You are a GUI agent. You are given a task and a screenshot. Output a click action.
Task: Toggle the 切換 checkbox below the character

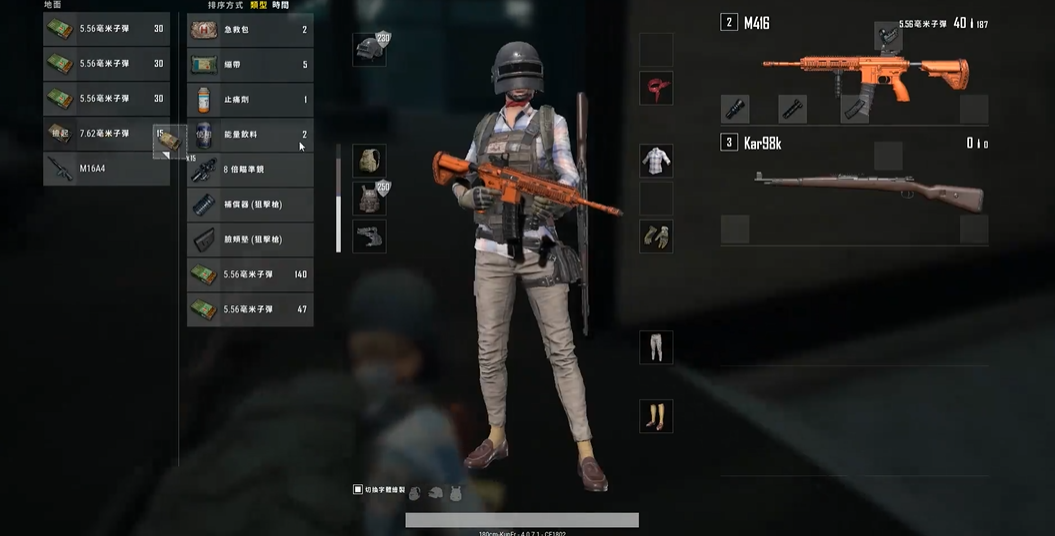[x=358, y=490]
